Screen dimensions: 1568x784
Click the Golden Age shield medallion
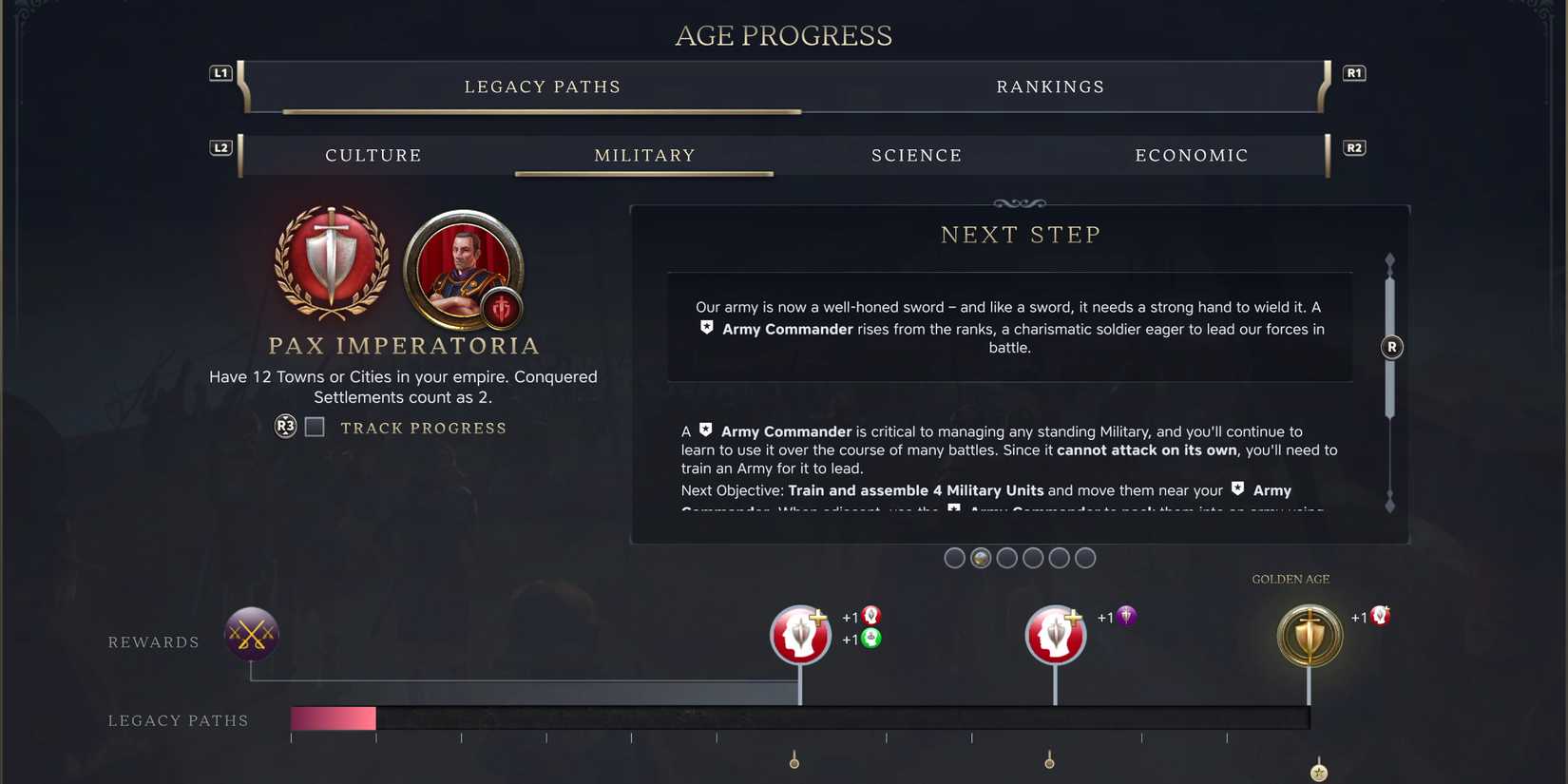click(1310, 634)
